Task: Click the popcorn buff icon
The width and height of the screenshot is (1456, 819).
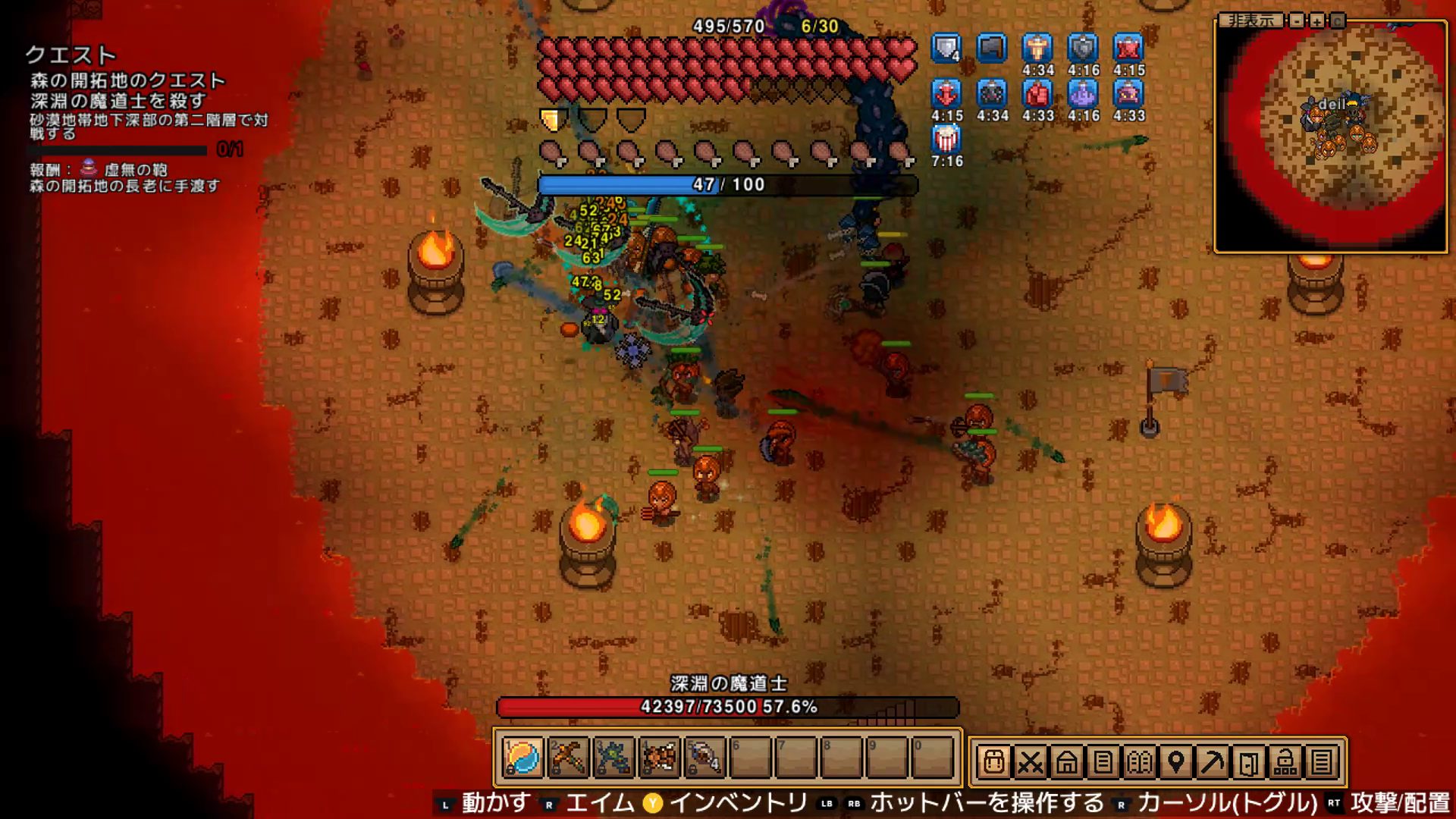Action: pyautogui.click(x=946, y=139)
